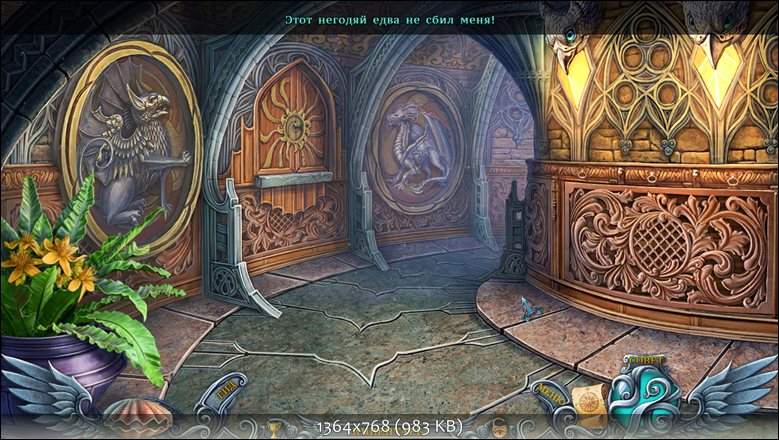Image resolution: width=779 pixels, height=440 pixels.
Task: Open the Меню button
Action: click(x=548, y=391)
